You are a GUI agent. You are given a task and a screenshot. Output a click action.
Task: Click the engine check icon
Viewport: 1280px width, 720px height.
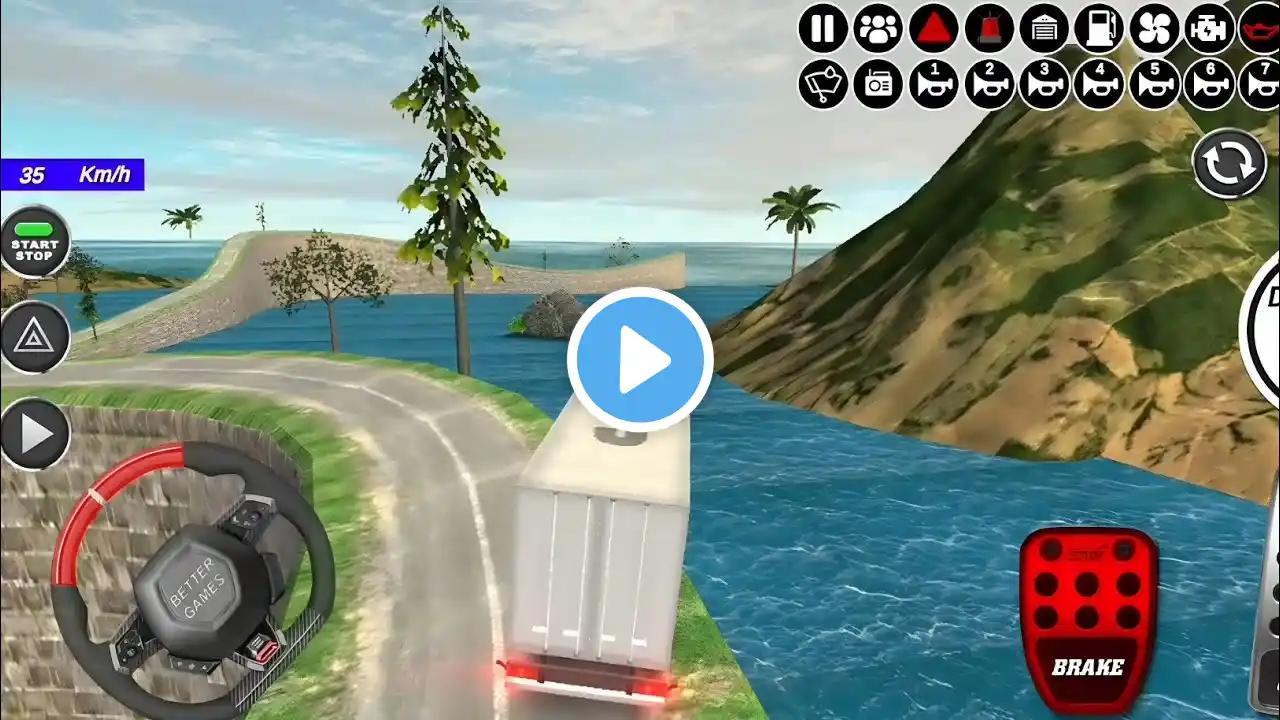click(1209, 29)
